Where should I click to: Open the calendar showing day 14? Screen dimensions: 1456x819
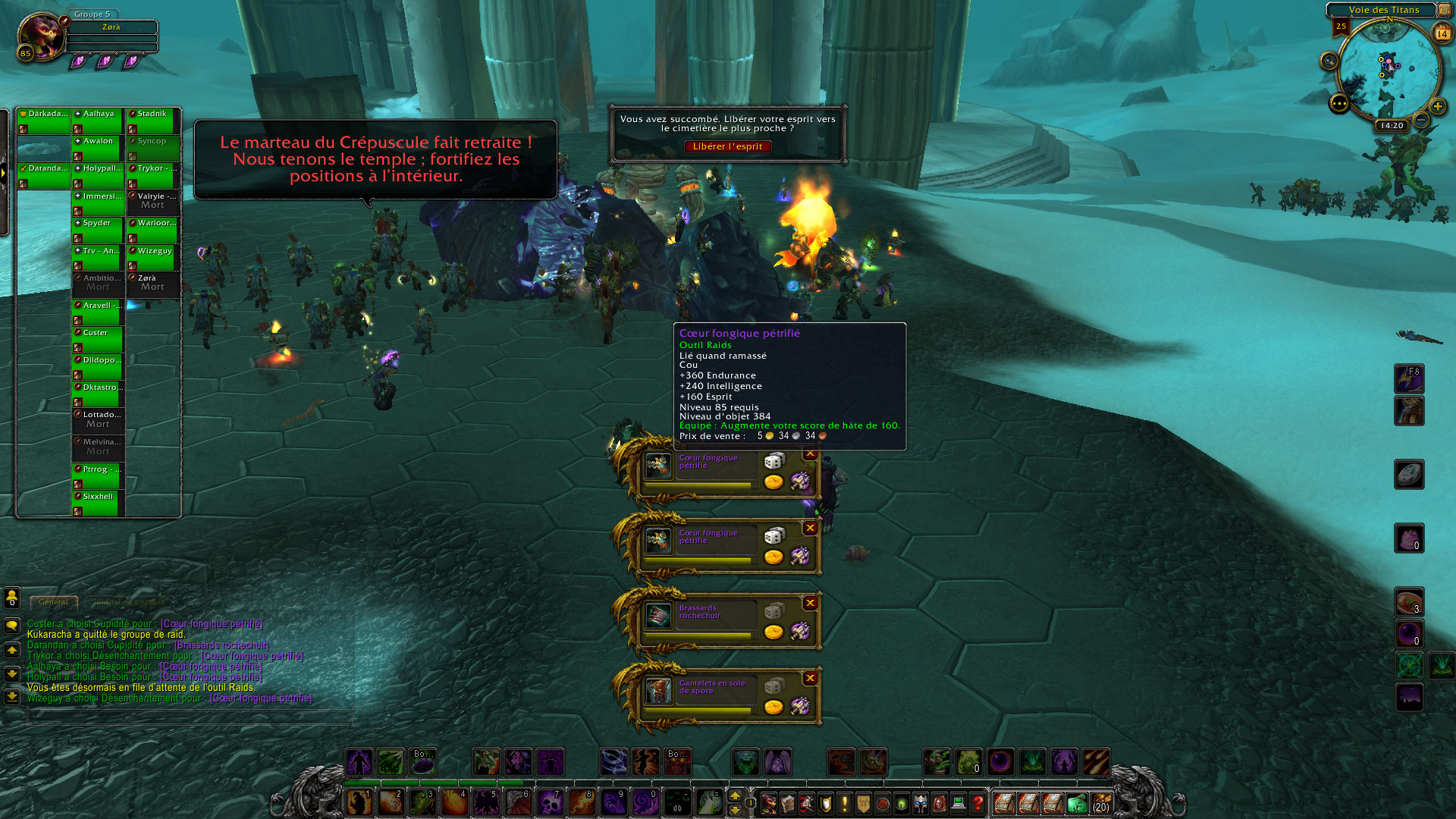point(1442,33)
